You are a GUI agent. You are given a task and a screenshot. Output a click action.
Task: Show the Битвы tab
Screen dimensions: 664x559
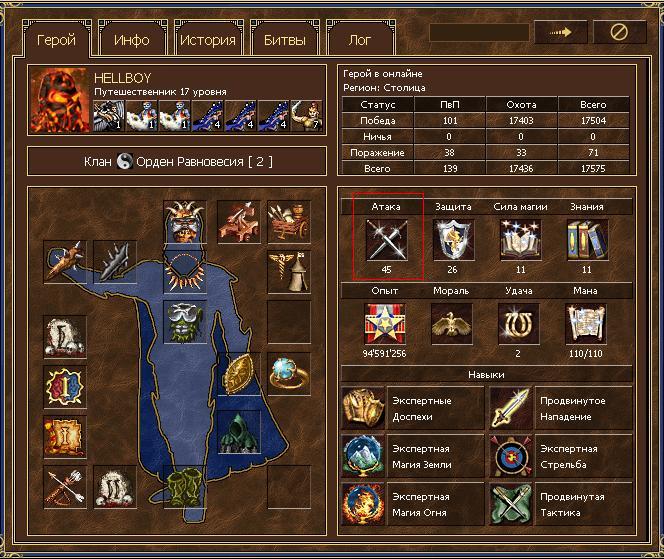pos(285,40)
